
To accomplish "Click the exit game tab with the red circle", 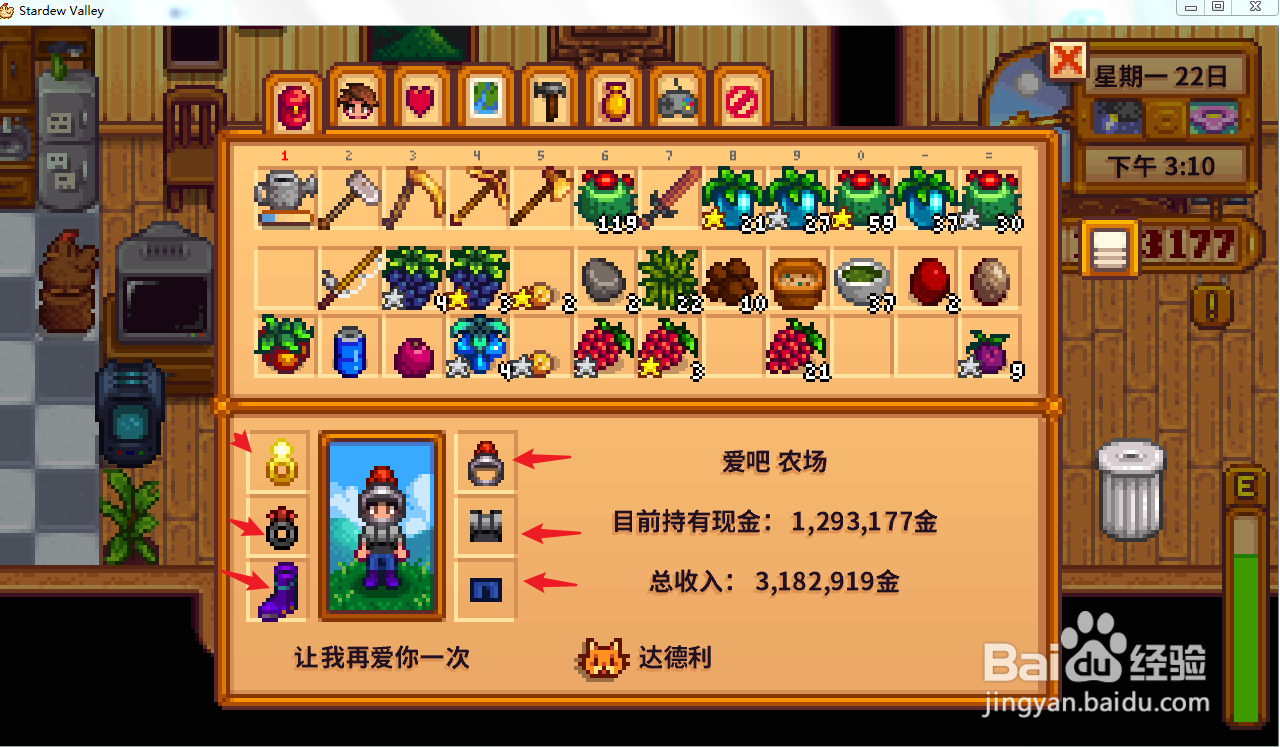I will 742,100.
